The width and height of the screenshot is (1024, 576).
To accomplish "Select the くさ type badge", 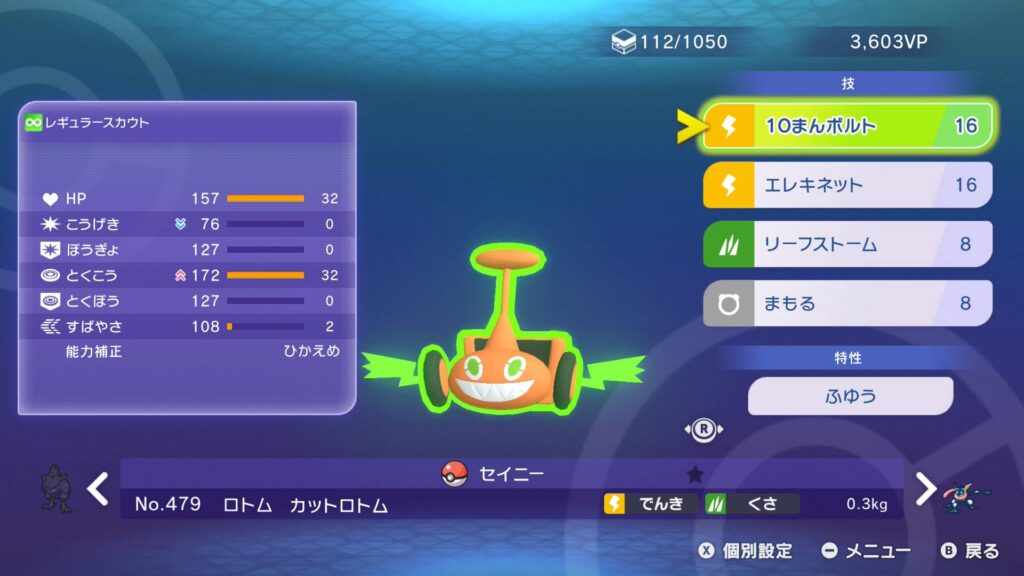I will click(752, 504).
